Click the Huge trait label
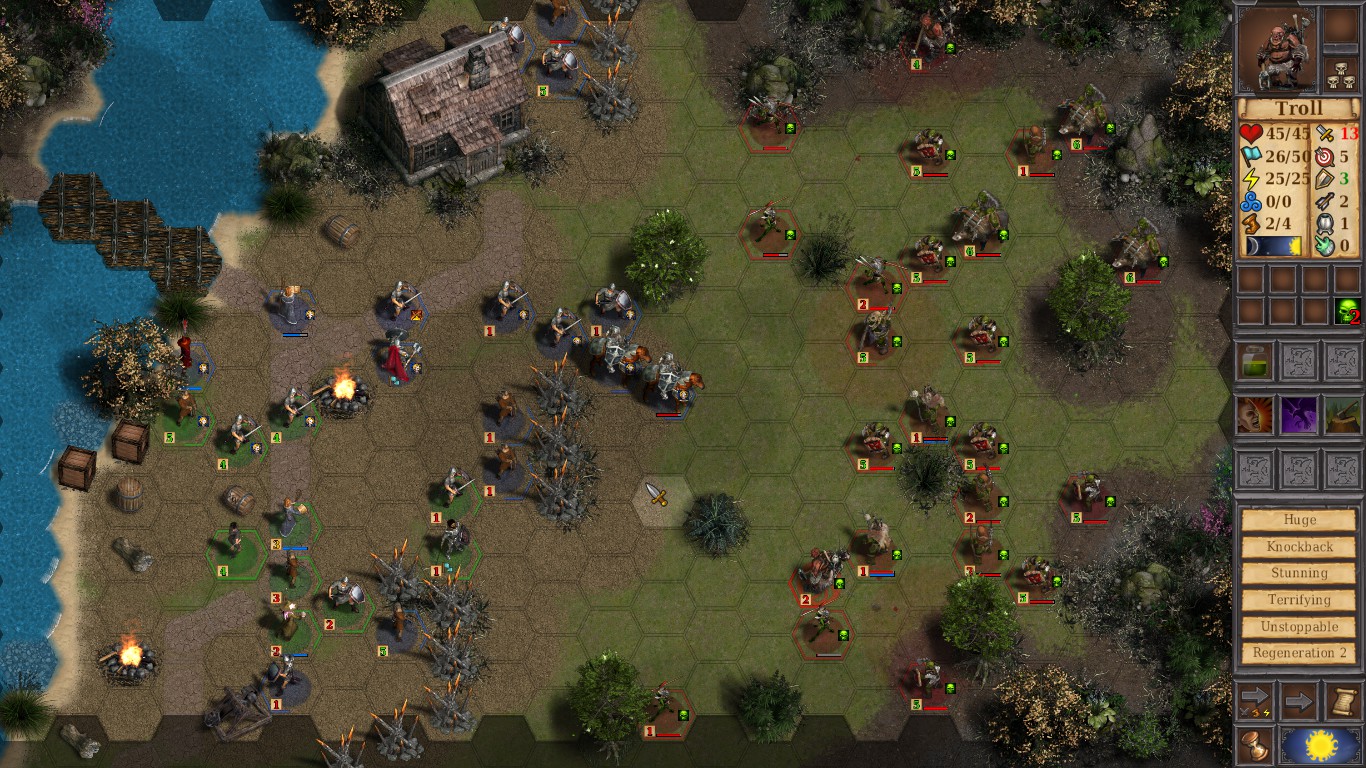The height and width of the screenshot is (768, 1366). point(1299,519)
